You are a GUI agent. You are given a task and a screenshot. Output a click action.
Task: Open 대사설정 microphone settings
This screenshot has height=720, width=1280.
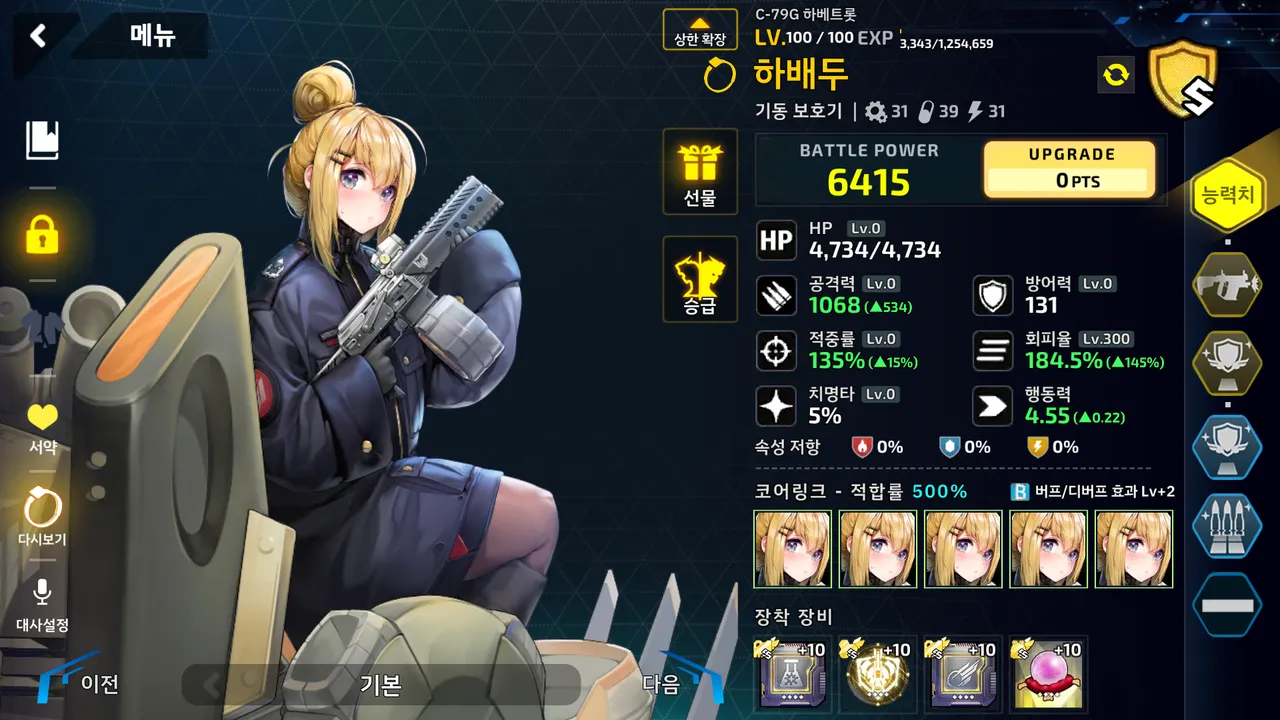point(42,605)
